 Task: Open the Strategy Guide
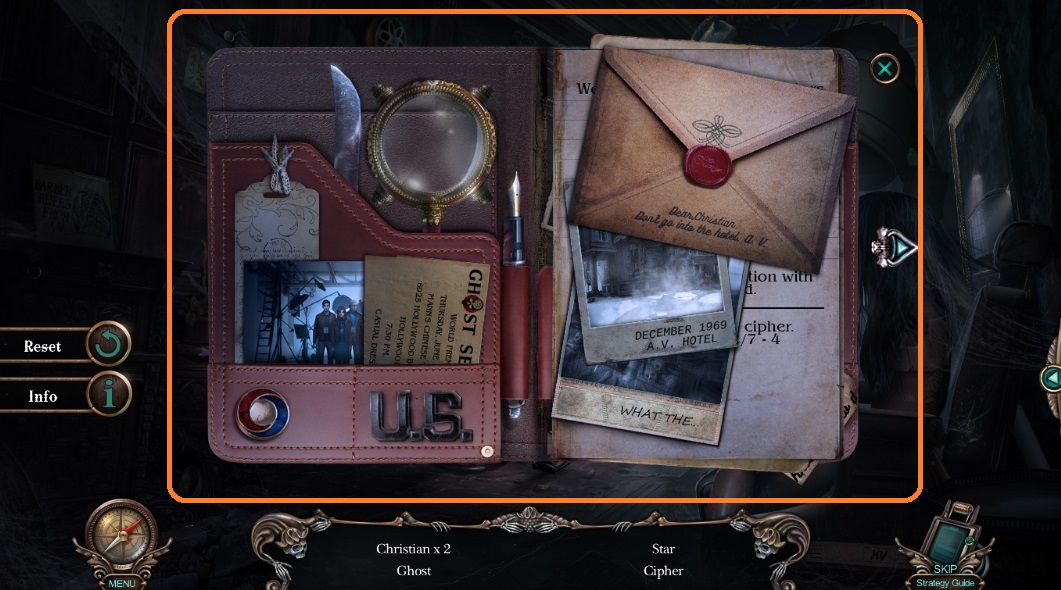[944, 583]
